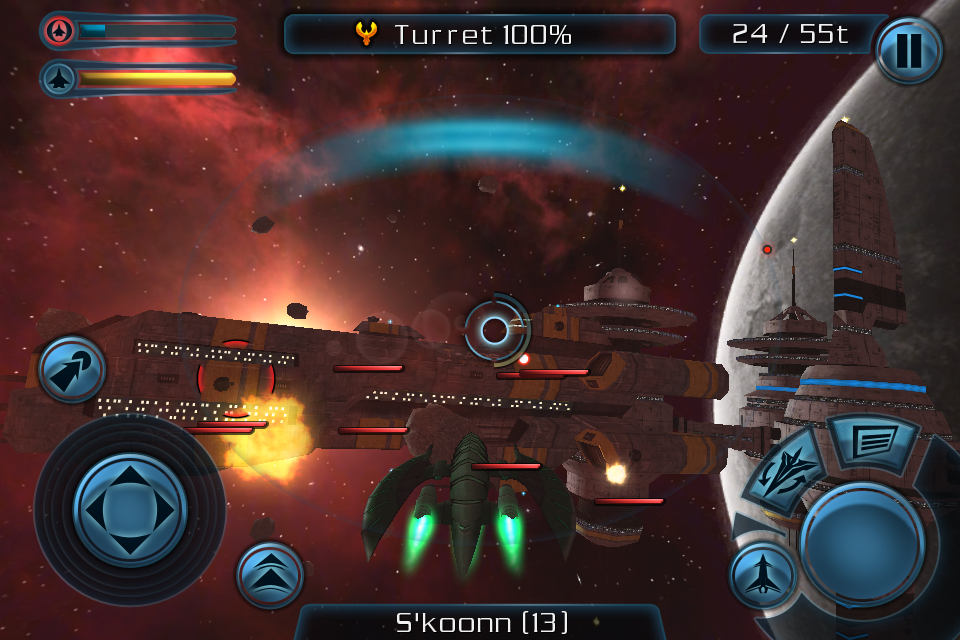The width and height of the screenshot is (960, 640).
Task: Tap the directional pad steering control
Action: (130, 510)
